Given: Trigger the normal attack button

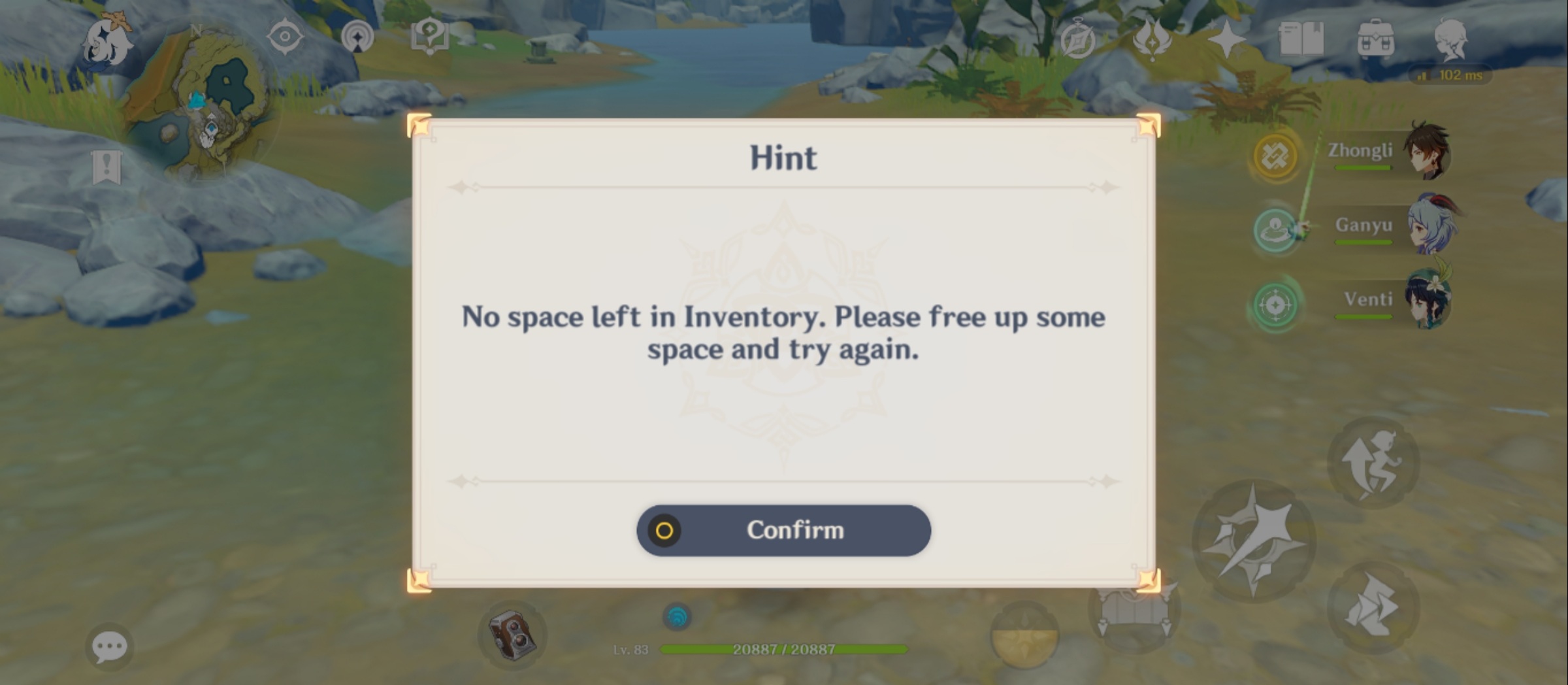Looking at the screenshot, I should (x=1253, y=541).
